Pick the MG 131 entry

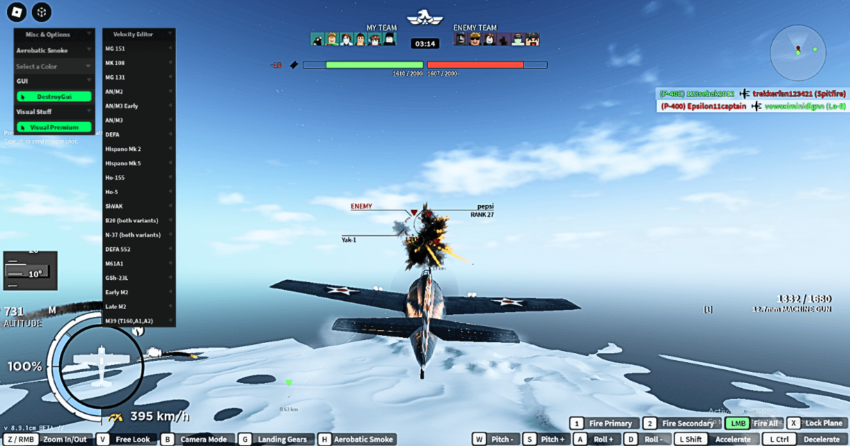coord(139,76)
